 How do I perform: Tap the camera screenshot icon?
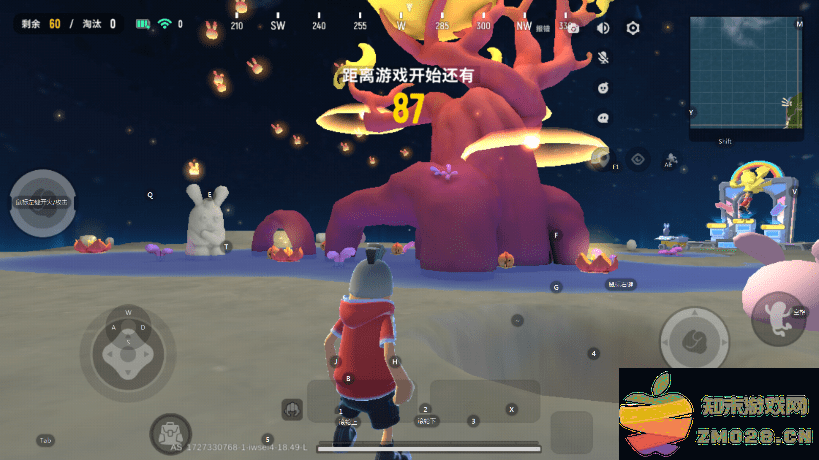pos(573,28)
